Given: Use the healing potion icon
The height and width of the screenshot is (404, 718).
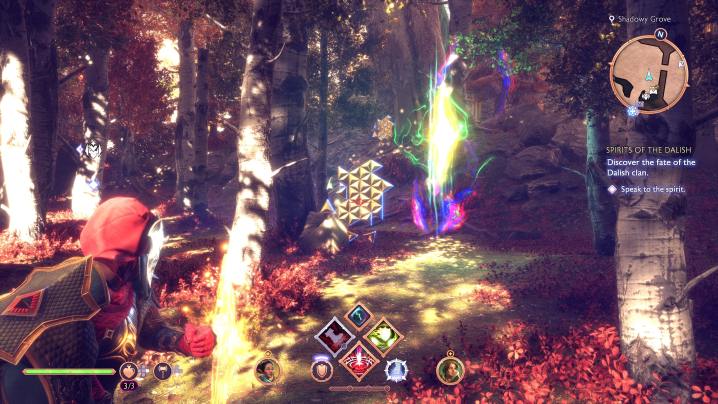Looking at the screenshot, I should [x=130, y=371].
